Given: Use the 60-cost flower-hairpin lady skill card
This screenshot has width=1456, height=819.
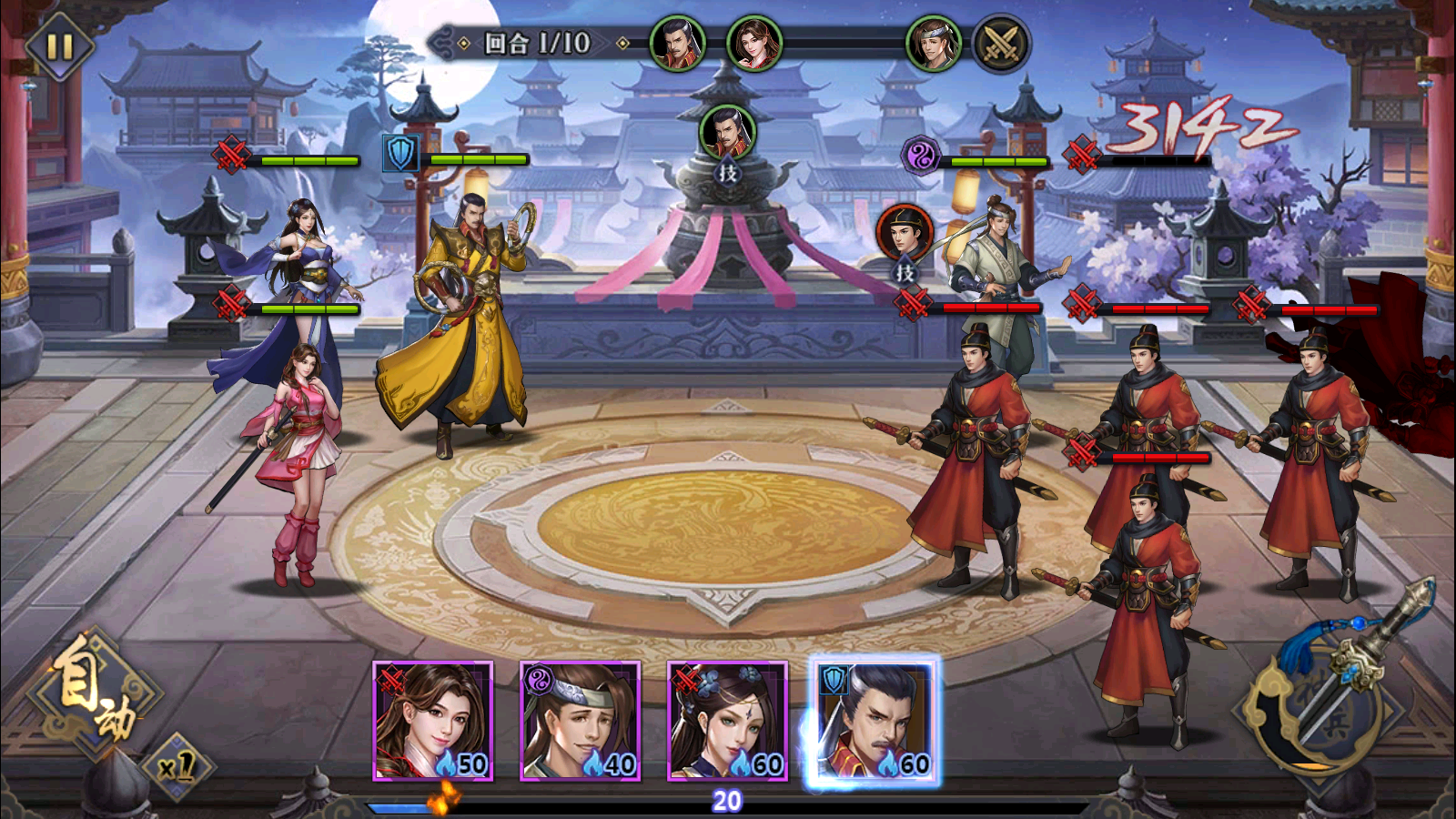Looking at the screenshot, I should coord(727,722).
